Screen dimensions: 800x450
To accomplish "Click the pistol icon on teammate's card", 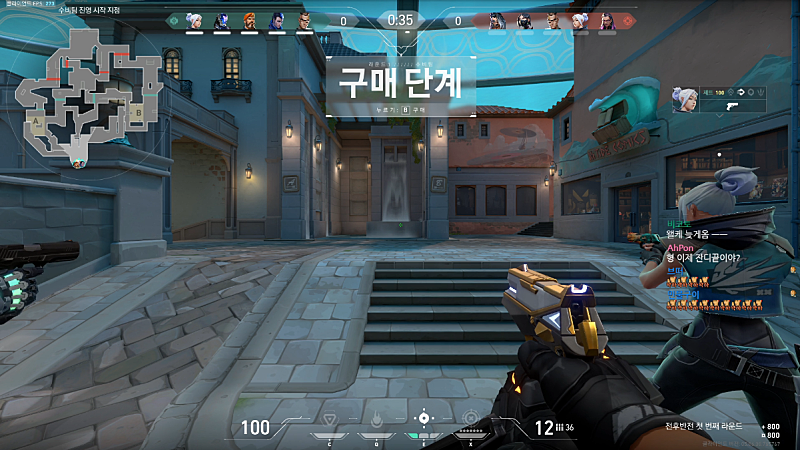I will [729, 104].
